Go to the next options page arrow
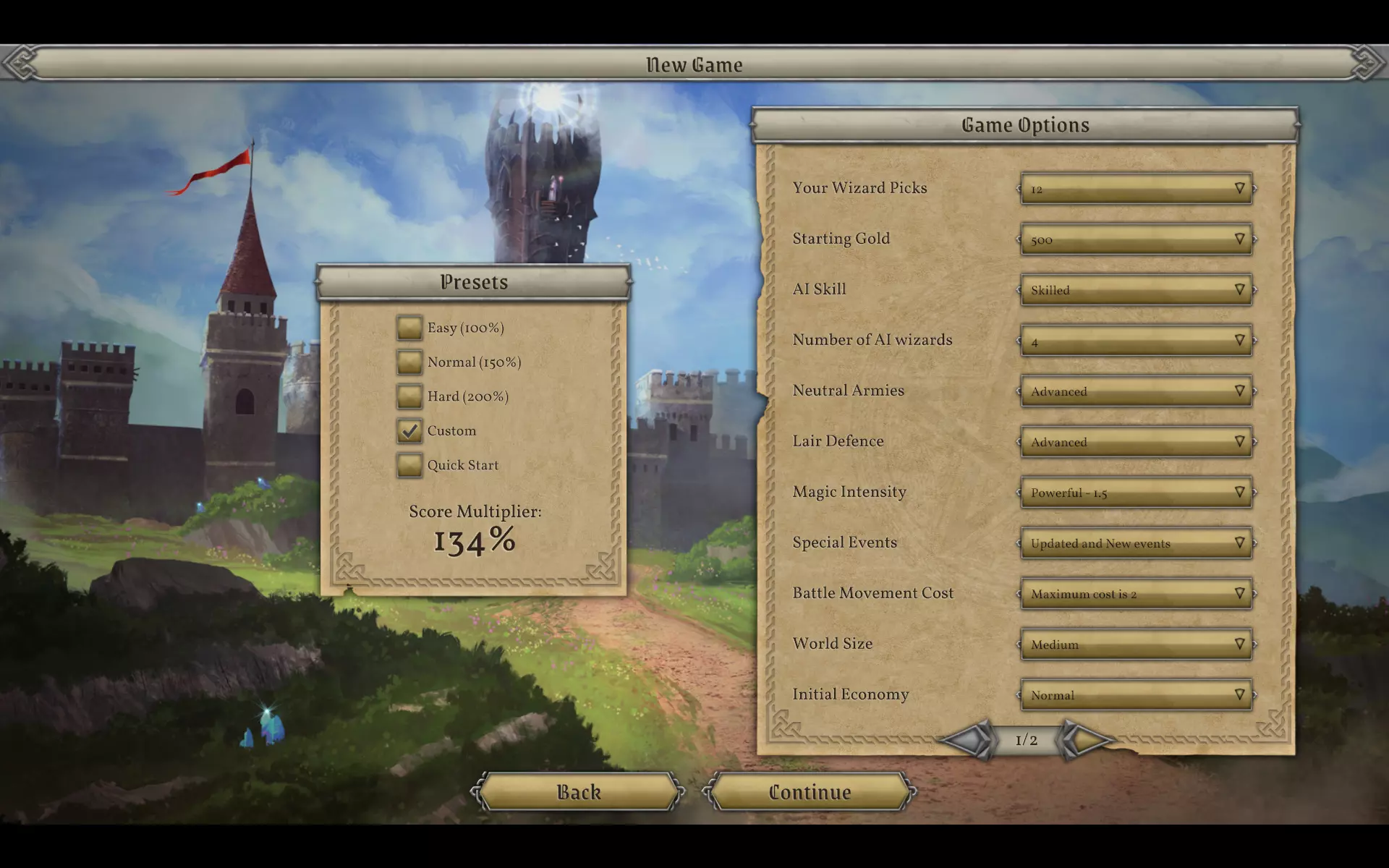The width and height of the screenshot is (1389, 868). tap(1085, 740)
